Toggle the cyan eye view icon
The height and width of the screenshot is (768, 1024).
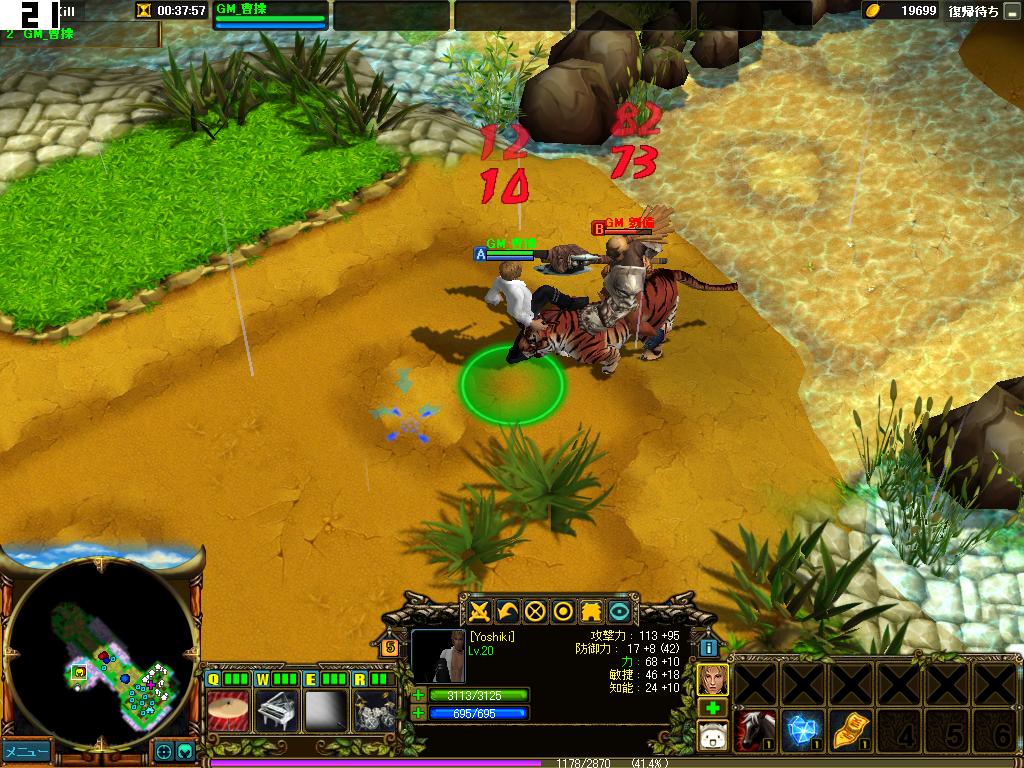[620, 611]
